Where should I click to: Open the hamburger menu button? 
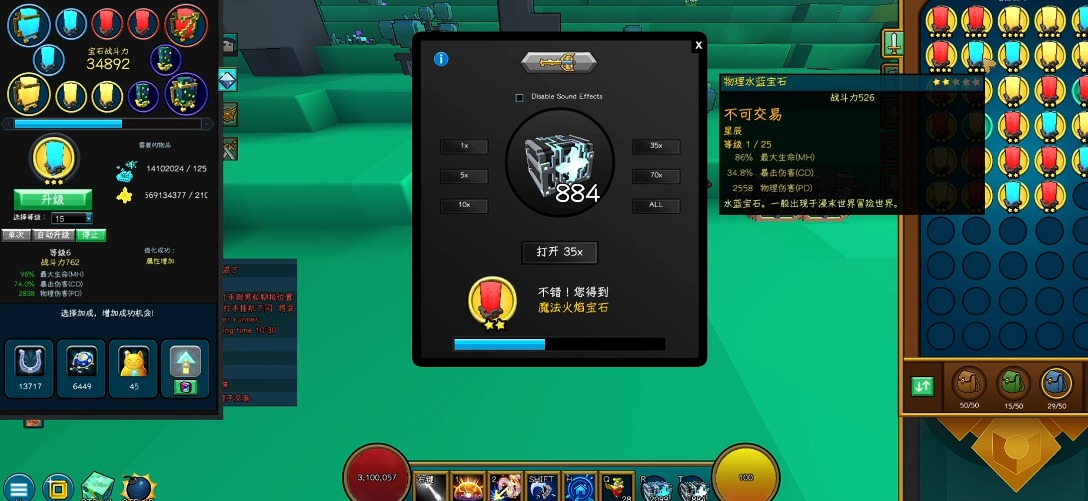pos(19,487)
